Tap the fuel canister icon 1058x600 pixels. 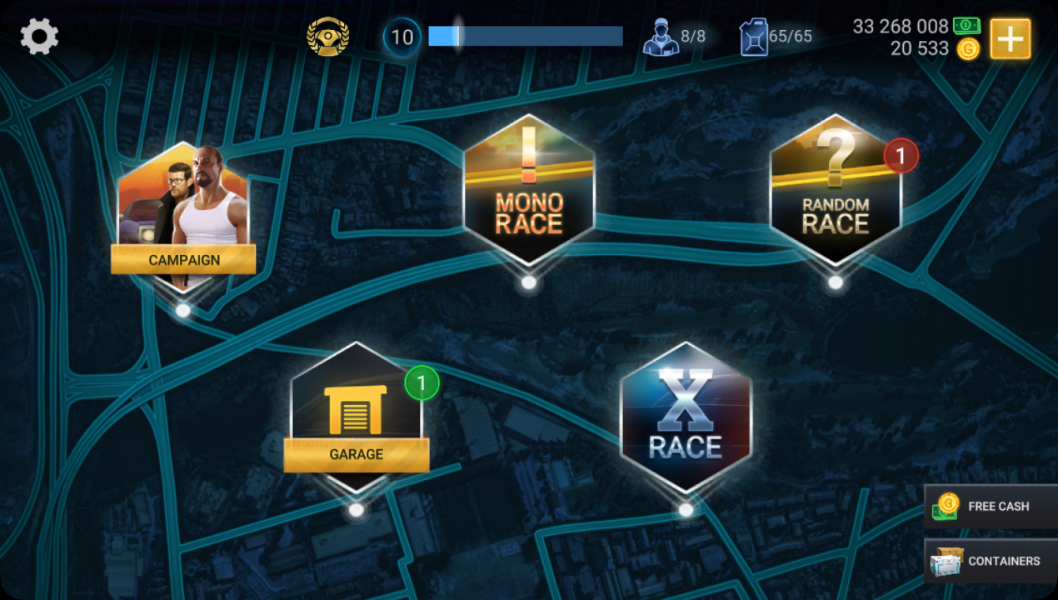point(753,37)
